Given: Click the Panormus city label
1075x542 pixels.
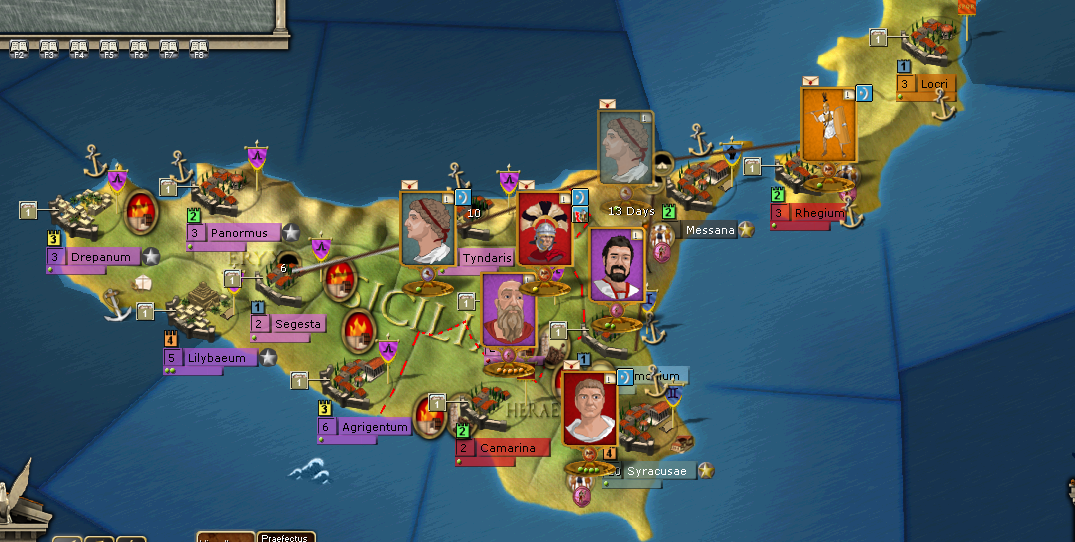Looking at the screenshot, I should [x=239, y=233].
